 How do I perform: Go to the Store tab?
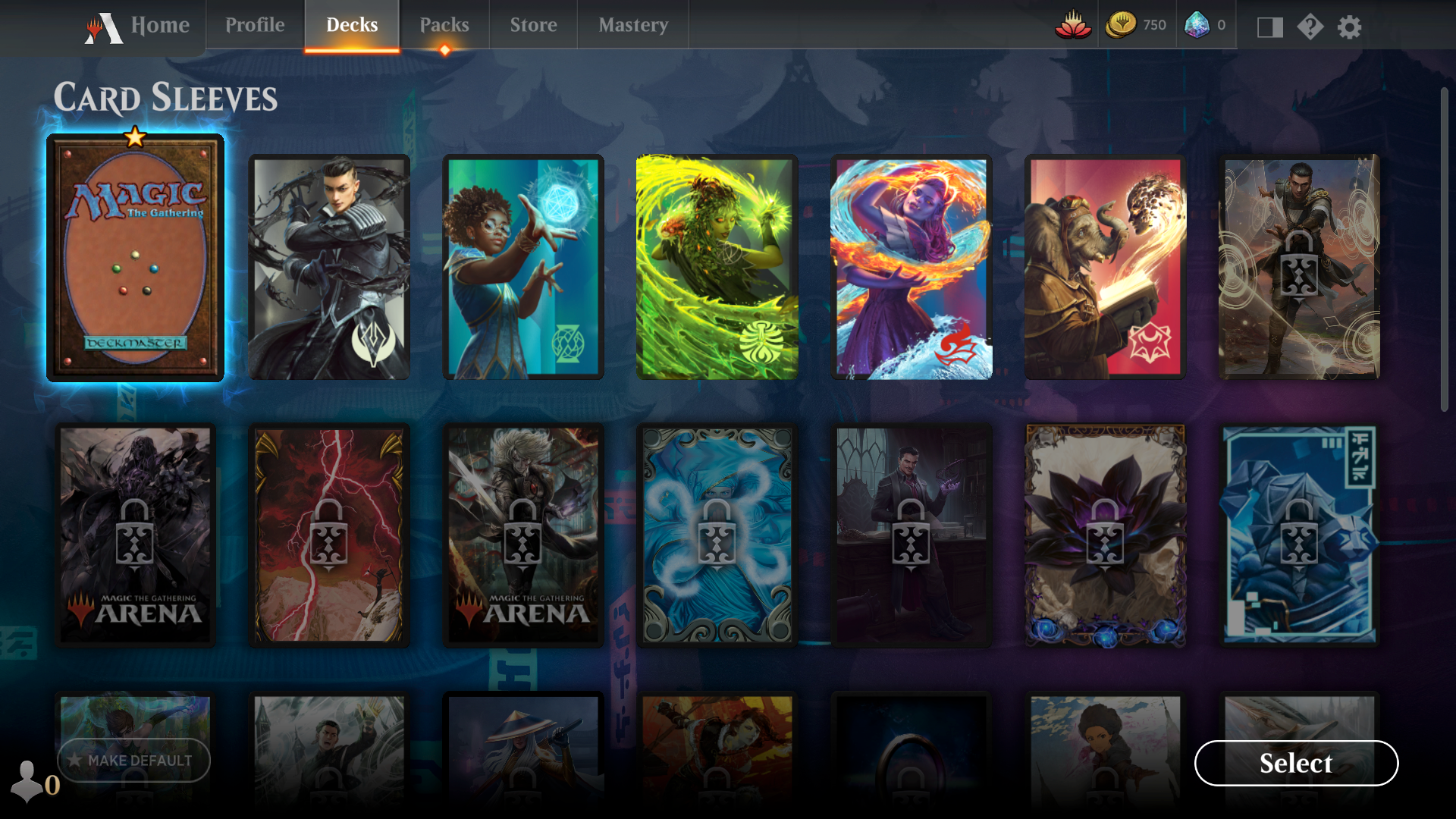click(x=532, y=24)
